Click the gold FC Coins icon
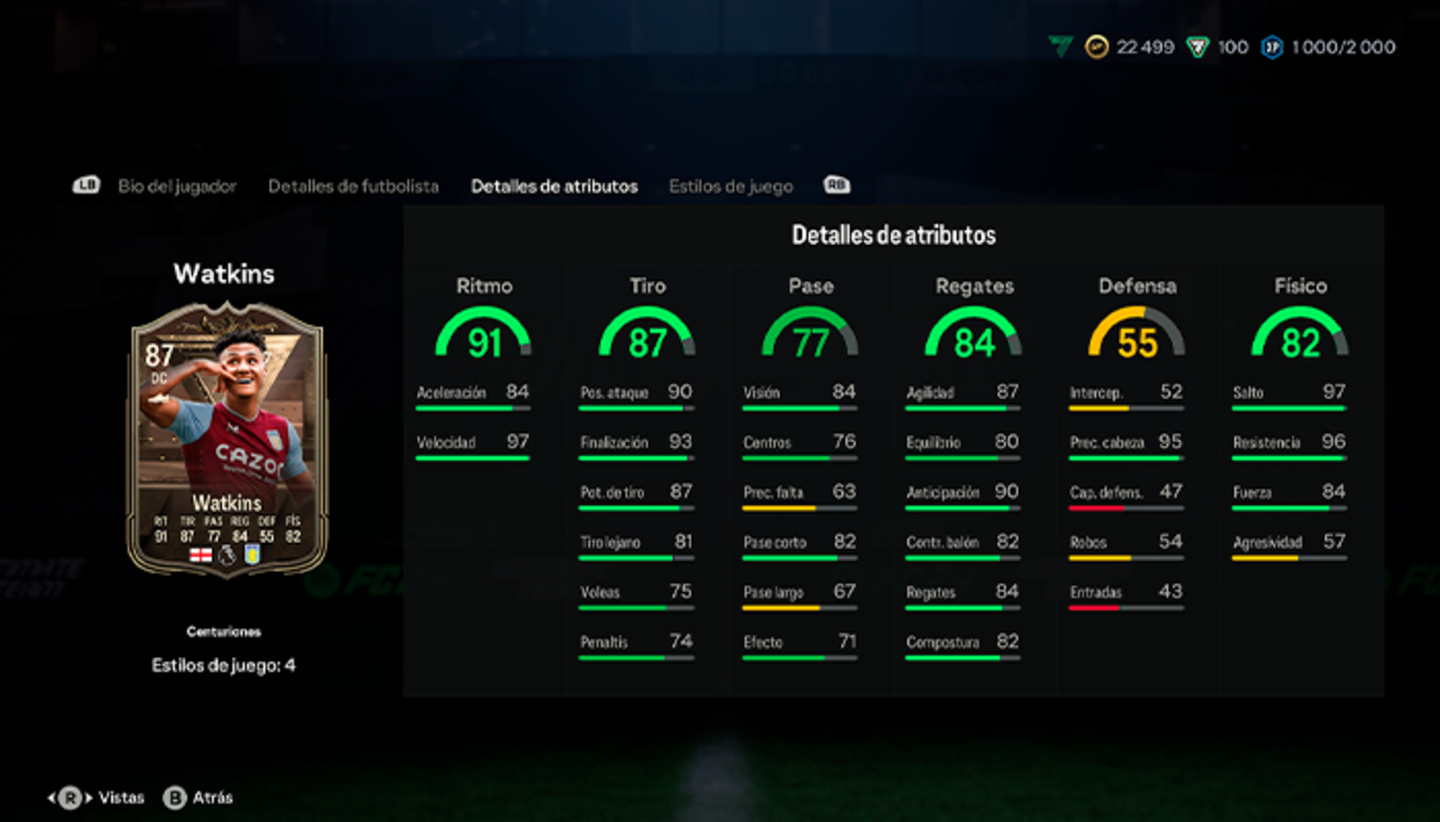Image resolution: width=1440 pixels, height=822 pixels. tap(1097, 47)
